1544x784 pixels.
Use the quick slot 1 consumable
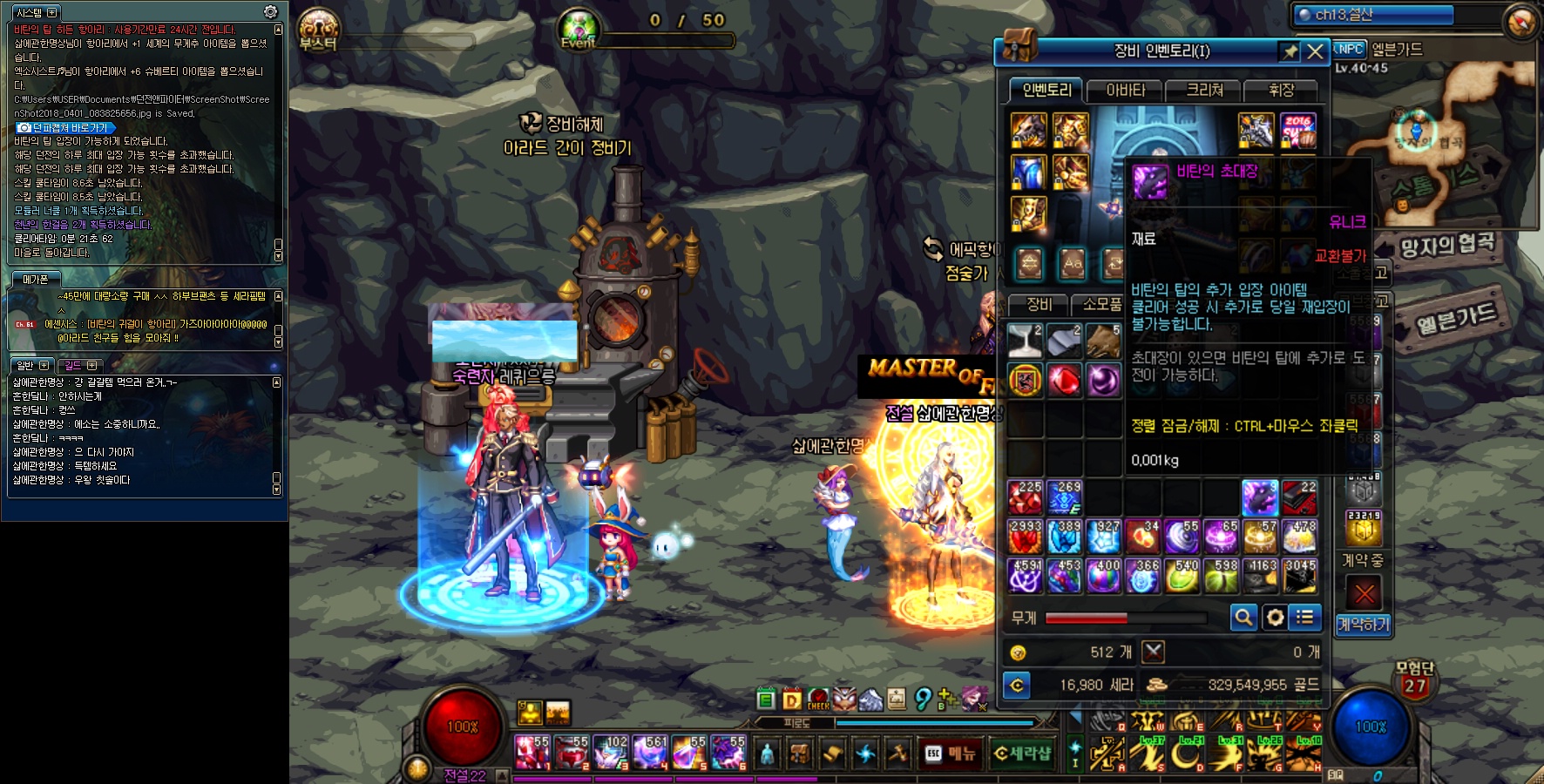532,753
